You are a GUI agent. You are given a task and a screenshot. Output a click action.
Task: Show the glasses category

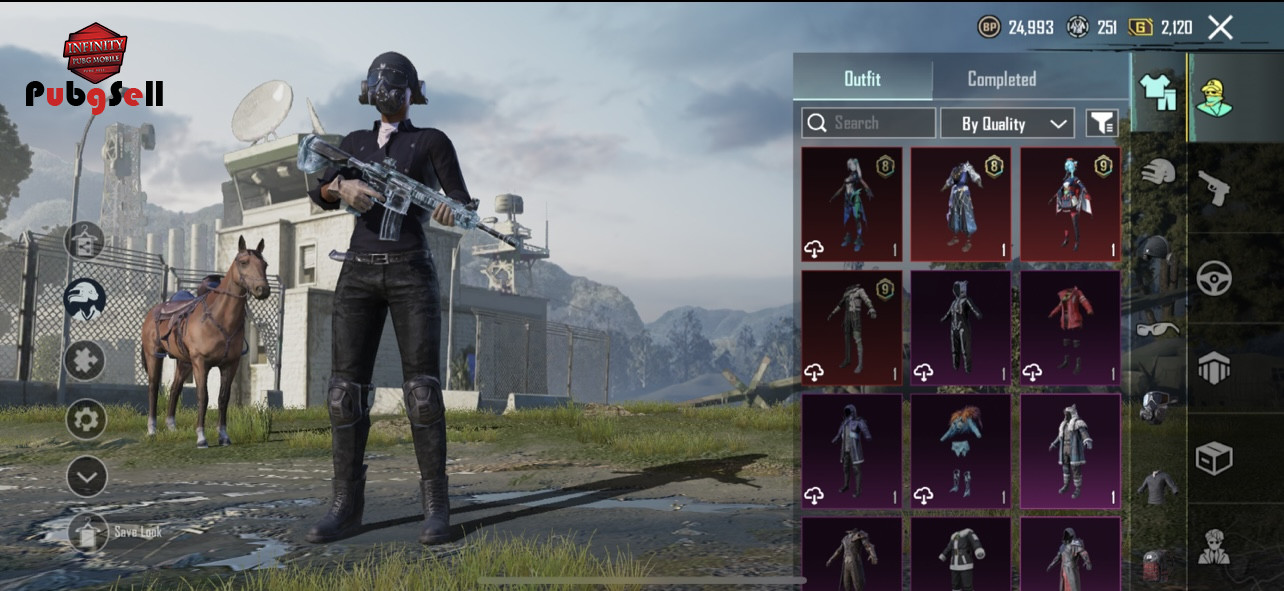[1157, 329]
